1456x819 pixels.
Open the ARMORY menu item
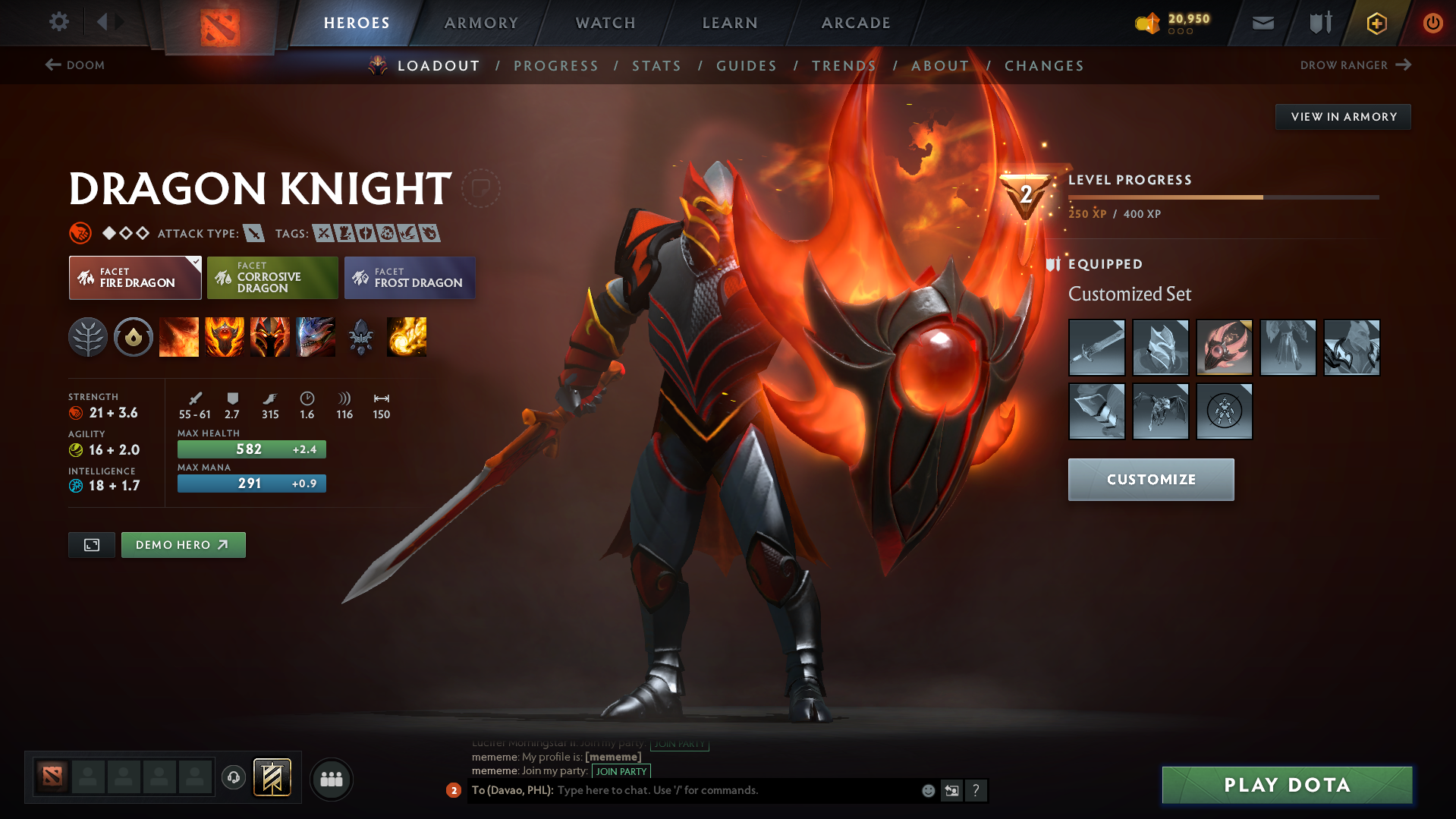coord(481,22)
